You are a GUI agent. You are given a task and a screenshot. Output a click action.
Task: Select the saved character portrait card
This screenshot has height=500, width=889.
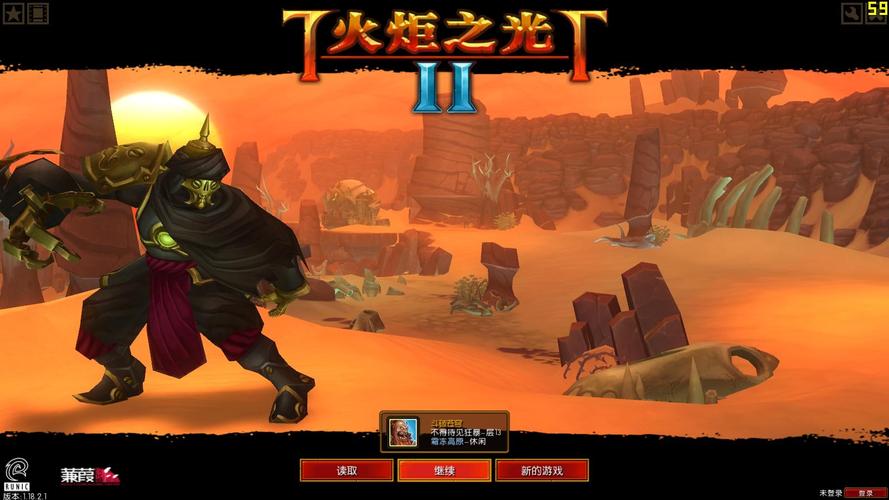pyautogui.click(x=444, y=432)
